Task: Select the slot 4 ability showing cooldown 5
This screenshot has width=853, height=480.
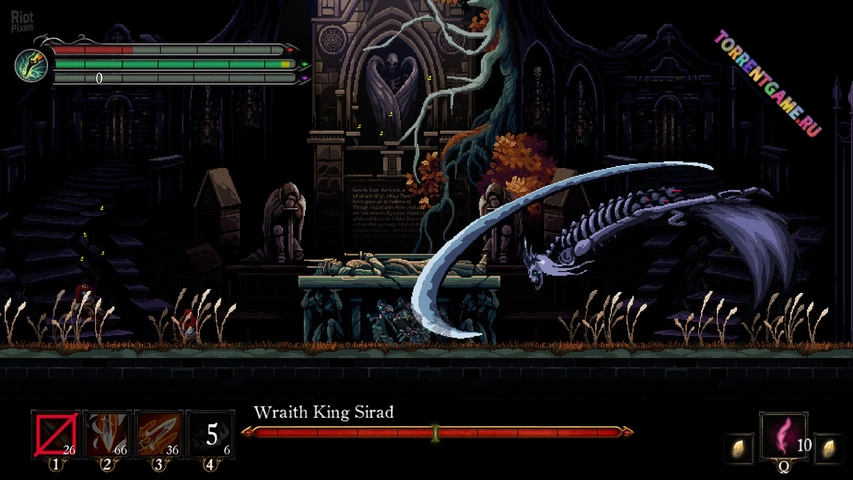Action: (211, 435)
